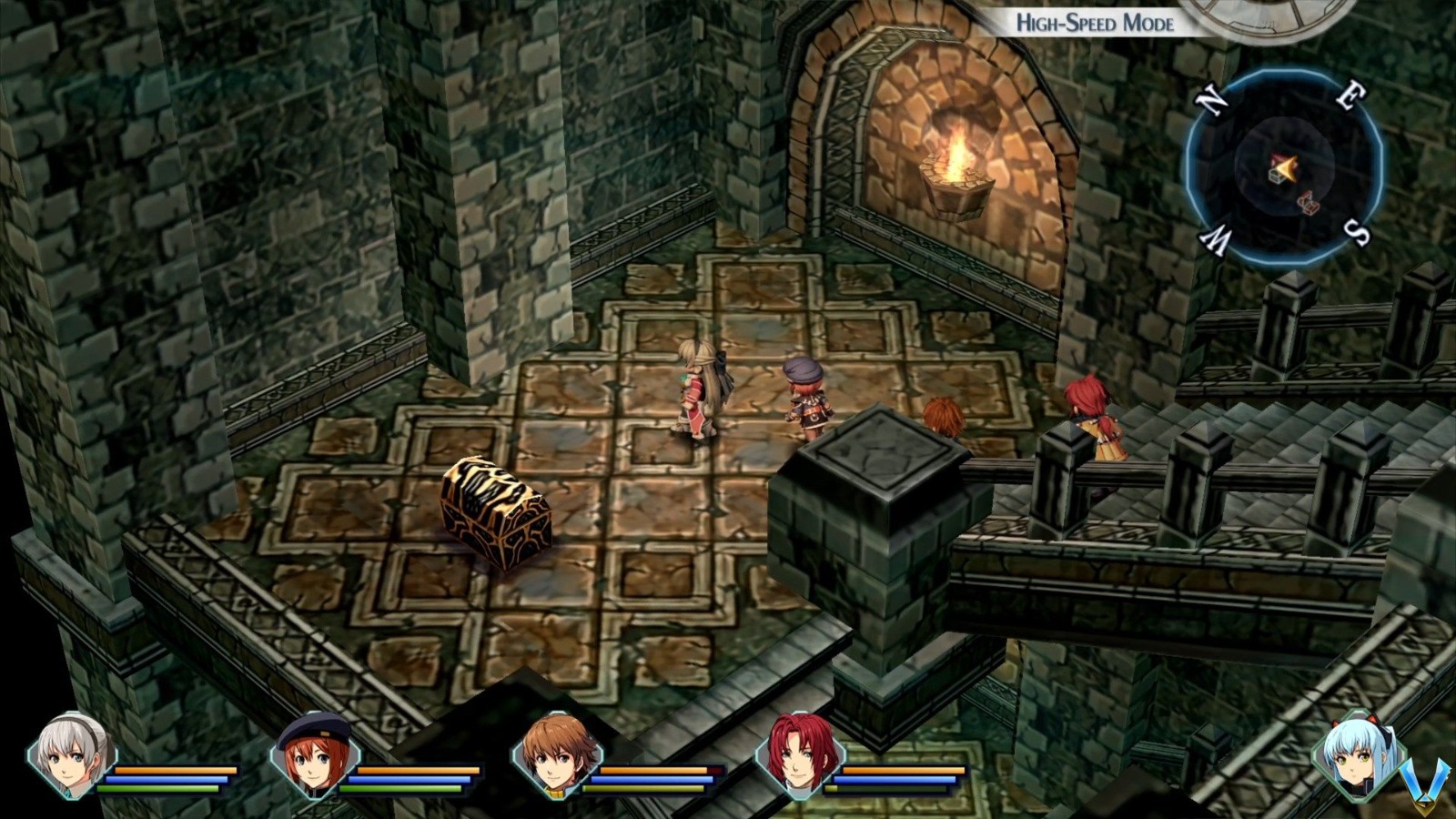This screenshot has width=1456, height=819.
Task: Click the player arrow on the minimap
Action: pos(1288,167)
